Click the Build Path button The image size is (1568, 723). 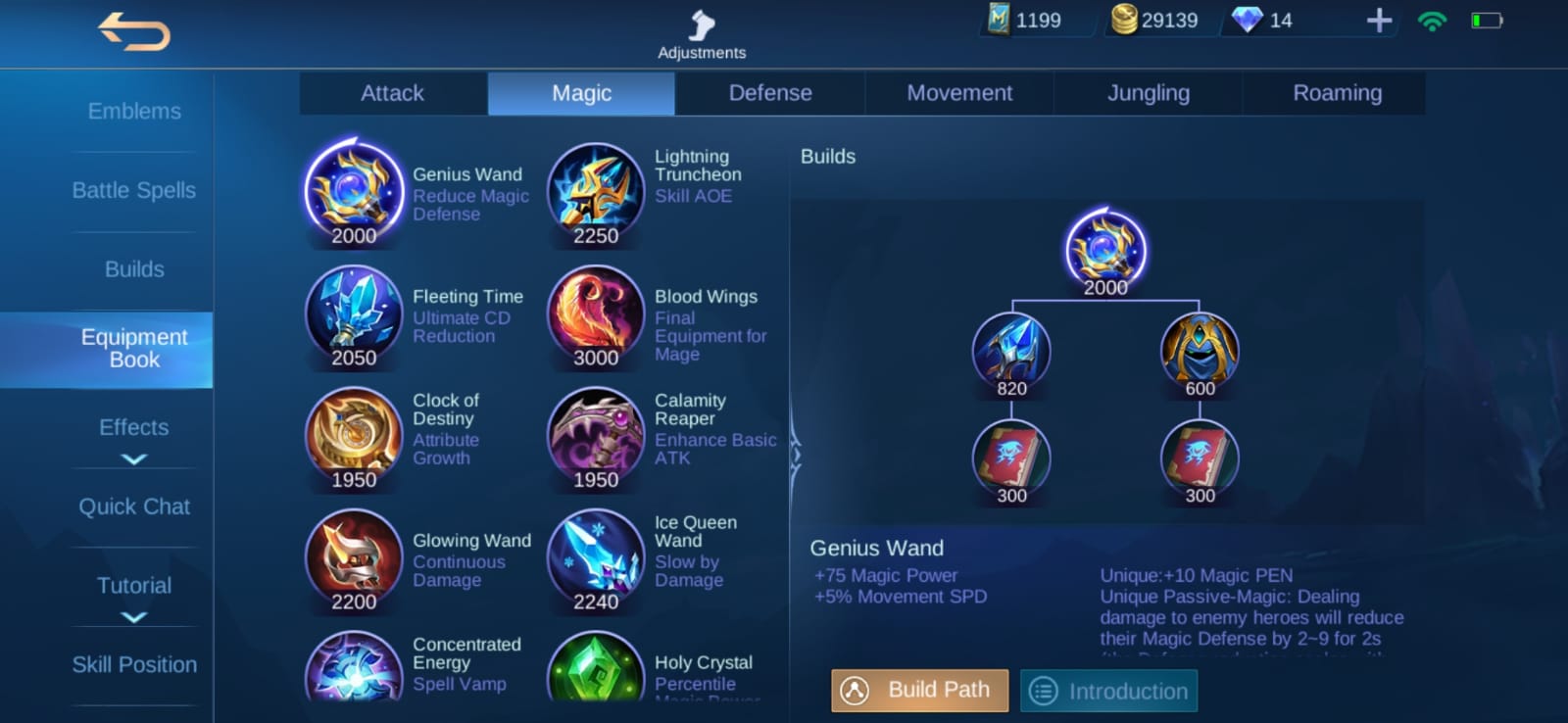[x=918, y=690]
